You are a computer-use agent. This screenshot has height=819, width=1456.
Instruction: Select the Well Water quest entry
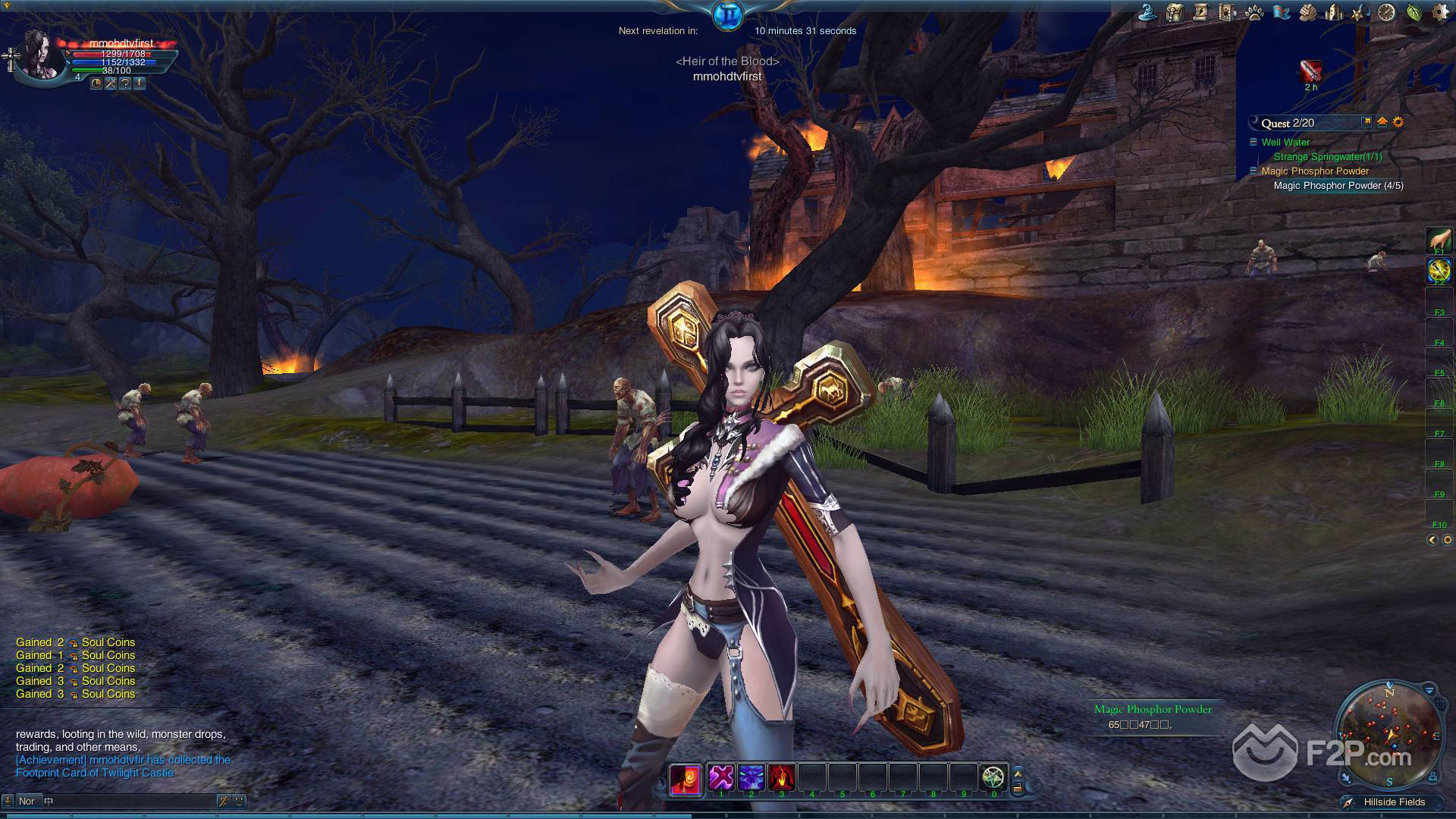1285,142
